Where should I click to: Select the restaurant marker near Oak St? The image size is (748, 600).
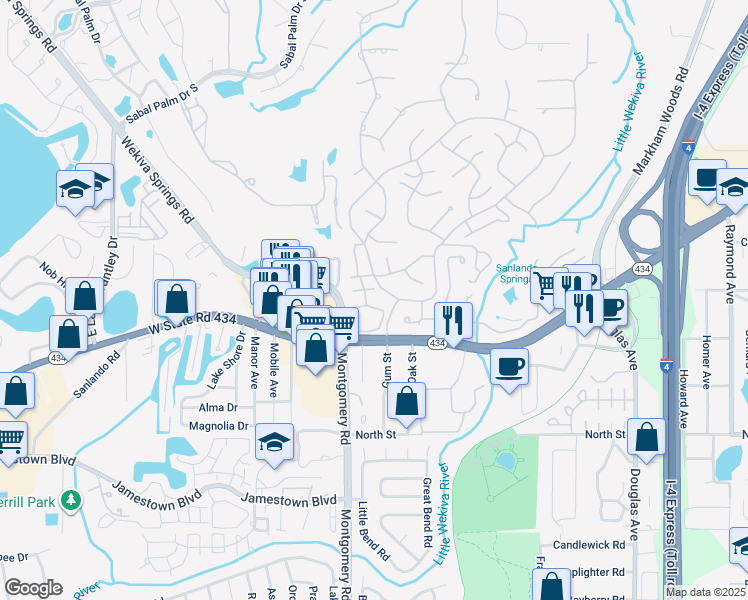(x=453, y=320)
